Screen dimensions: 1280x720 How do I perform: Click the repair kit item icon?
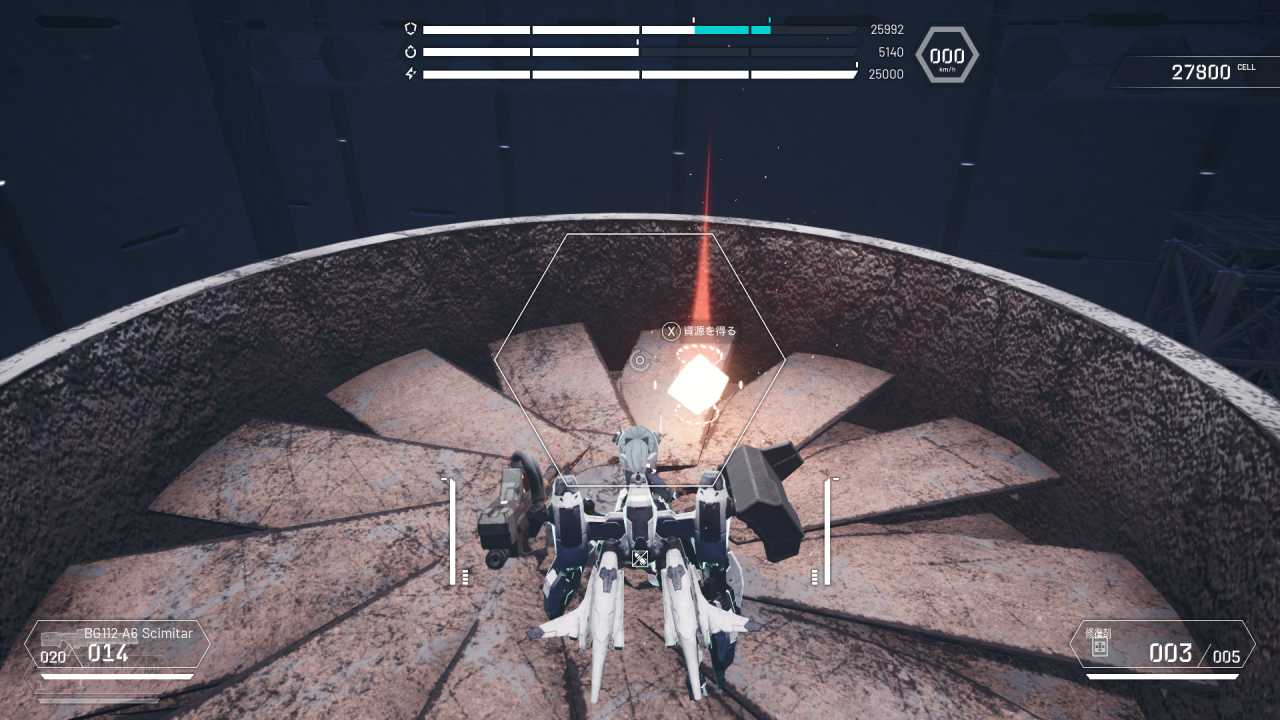click(x=1099, y=648)
